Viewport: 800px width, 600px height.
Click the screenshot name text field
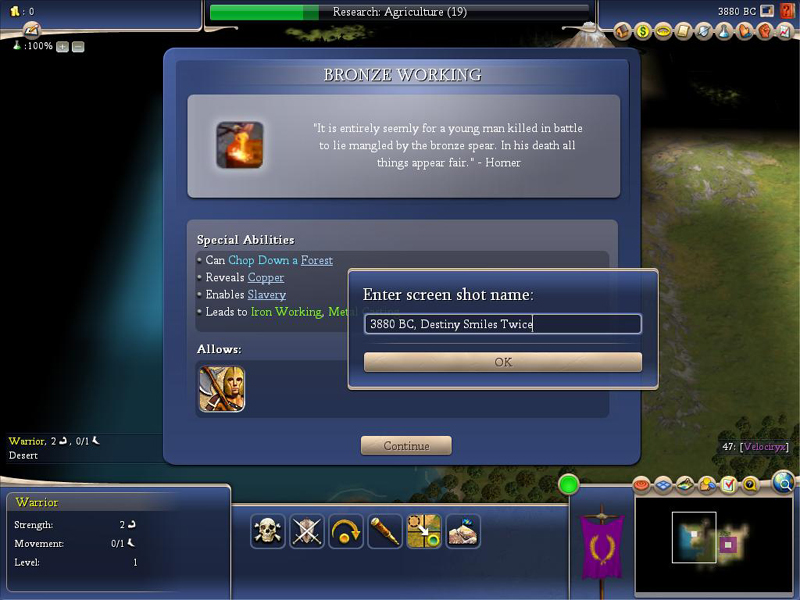[x=502, y=324]
